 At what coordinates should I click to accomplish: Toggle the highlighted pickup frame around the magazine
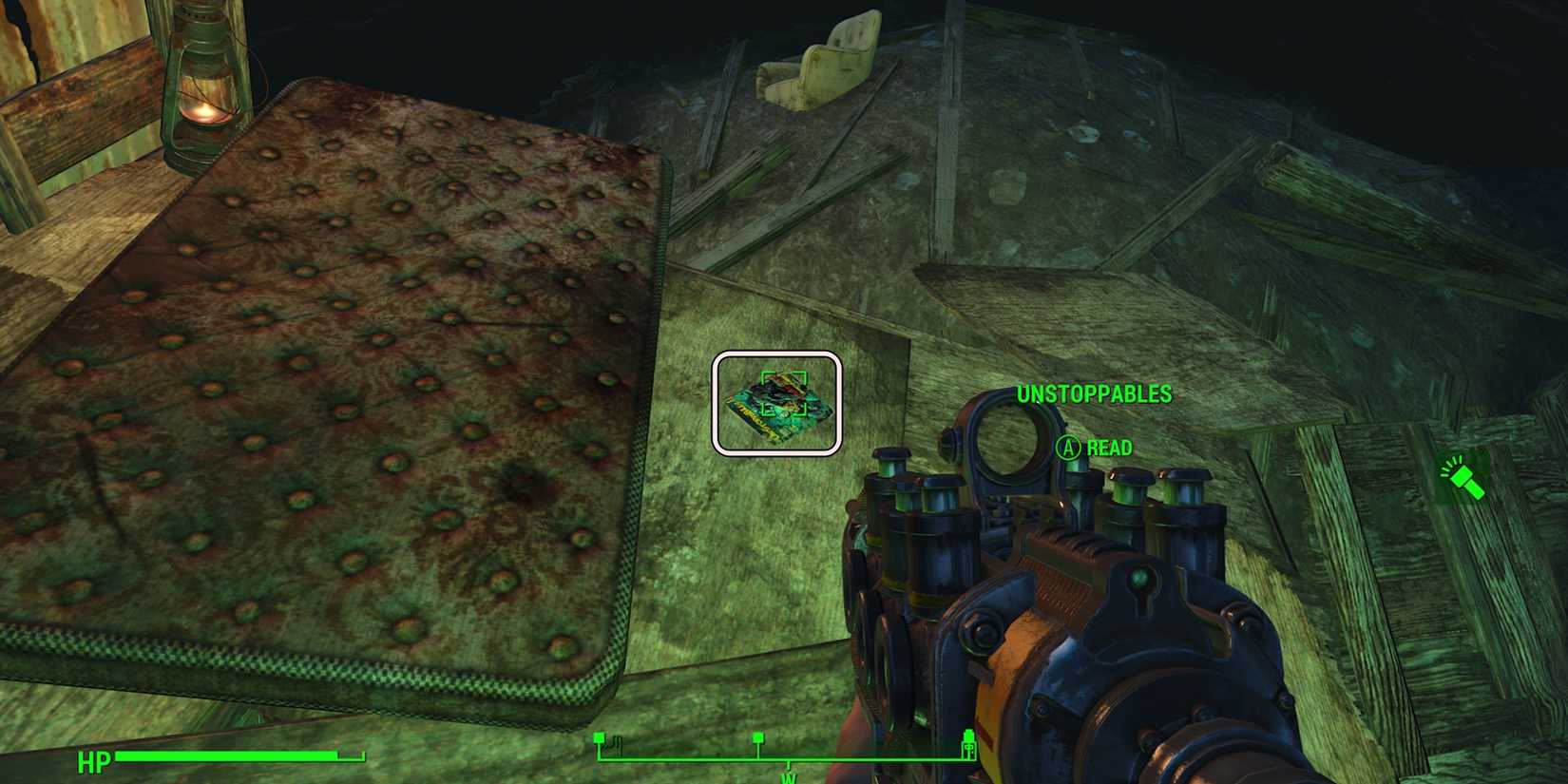pyautogui.click(x=776, y=401)
